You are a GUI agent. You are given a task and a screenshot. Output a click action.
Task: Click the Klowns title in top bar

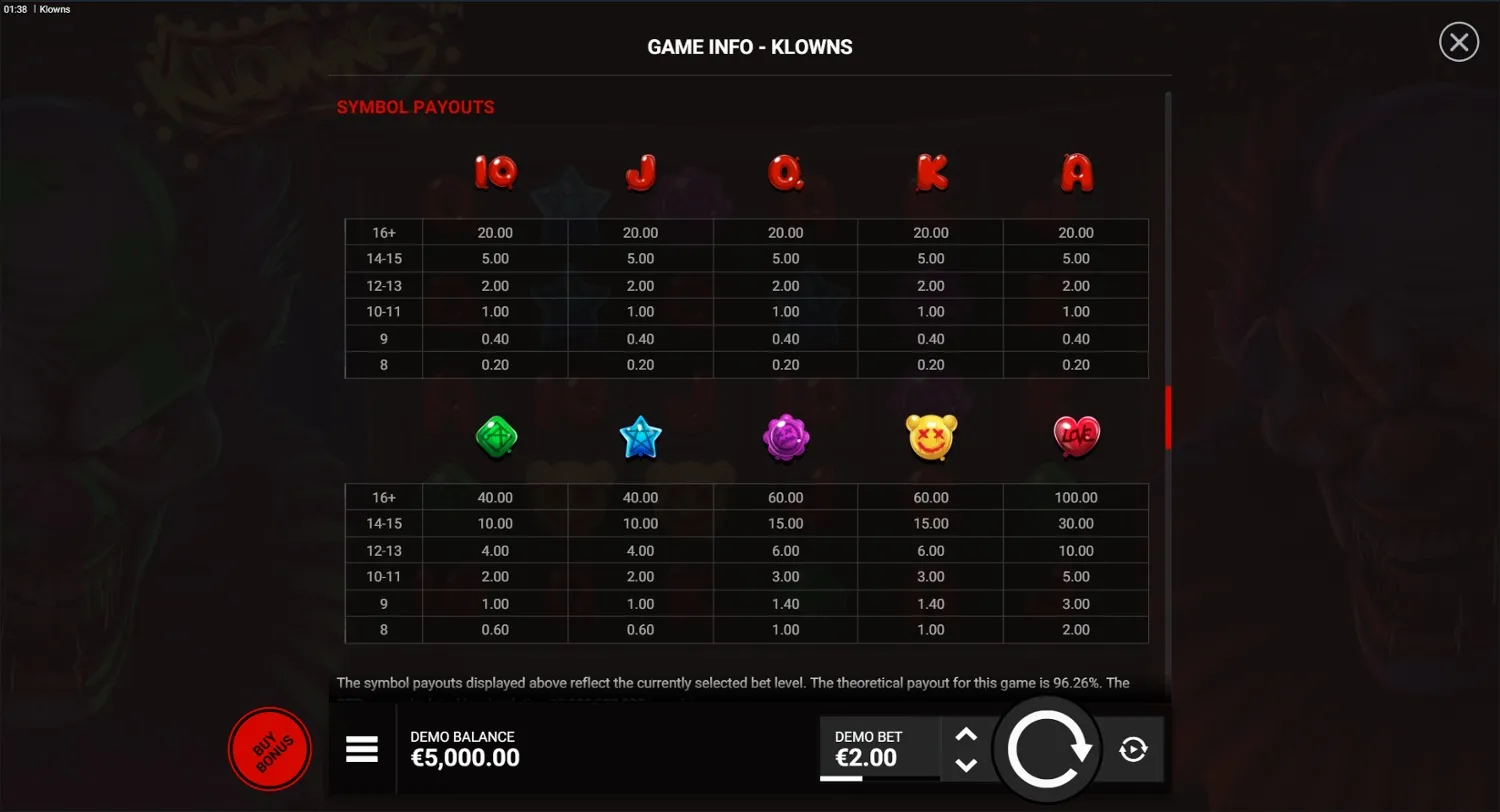(54, 9)
